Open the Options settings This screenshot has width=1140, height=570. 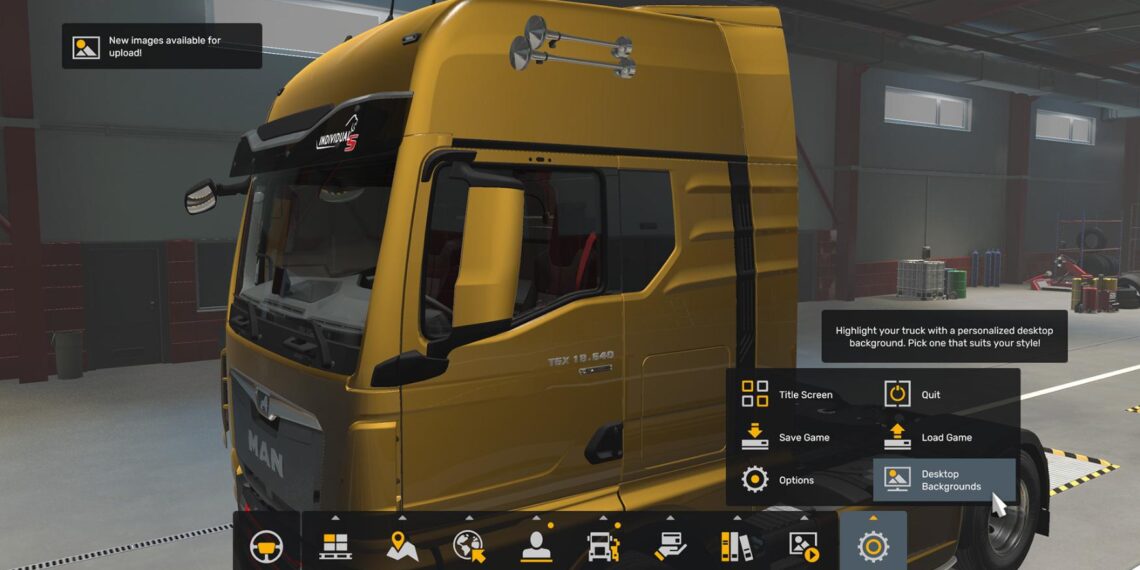(x=777, y=480)
